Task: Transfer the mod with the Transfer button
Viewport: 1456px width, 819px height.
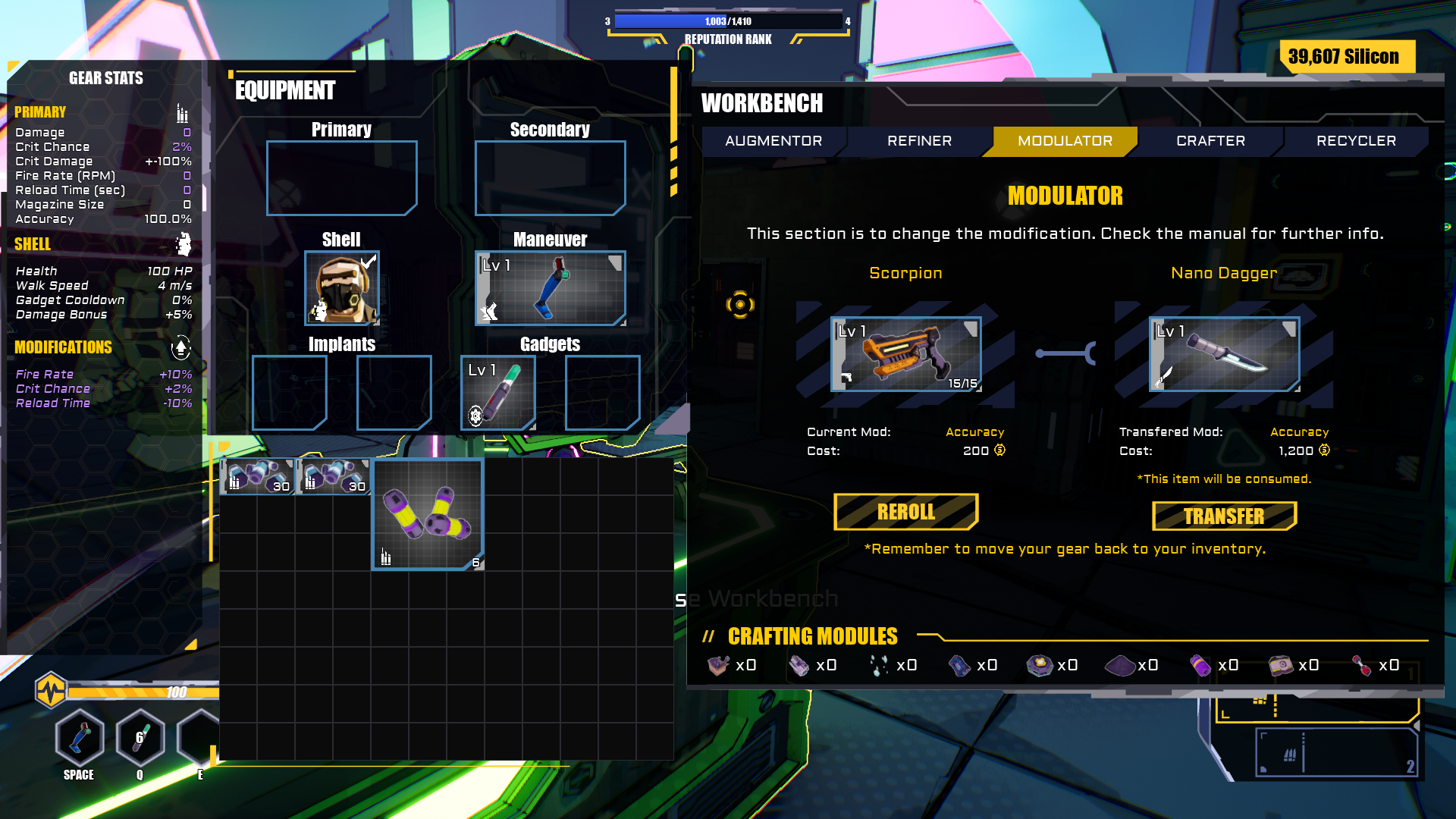Action: [1224, 516]
